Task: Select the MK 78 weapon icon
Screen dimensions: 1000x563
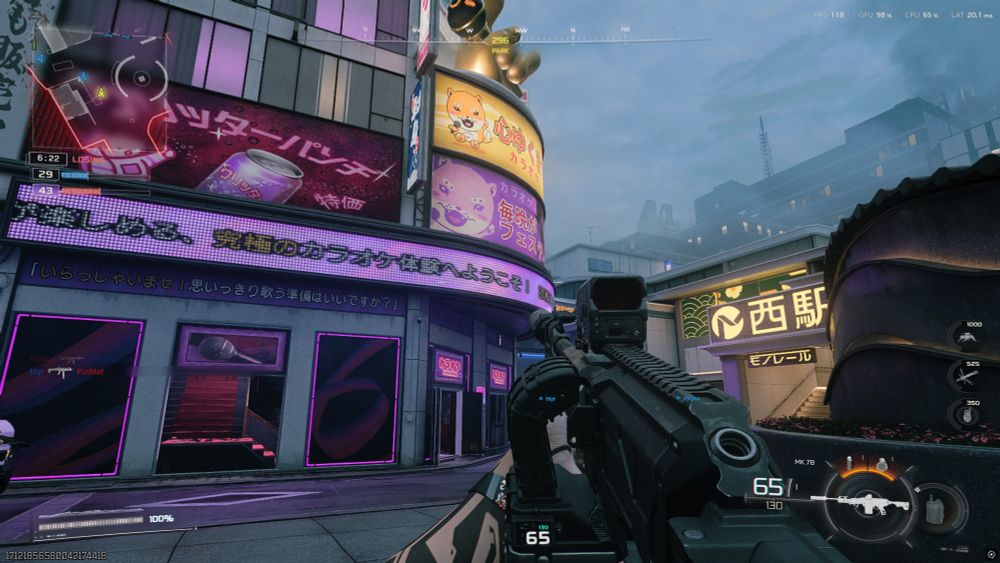Action: point(860,501)
